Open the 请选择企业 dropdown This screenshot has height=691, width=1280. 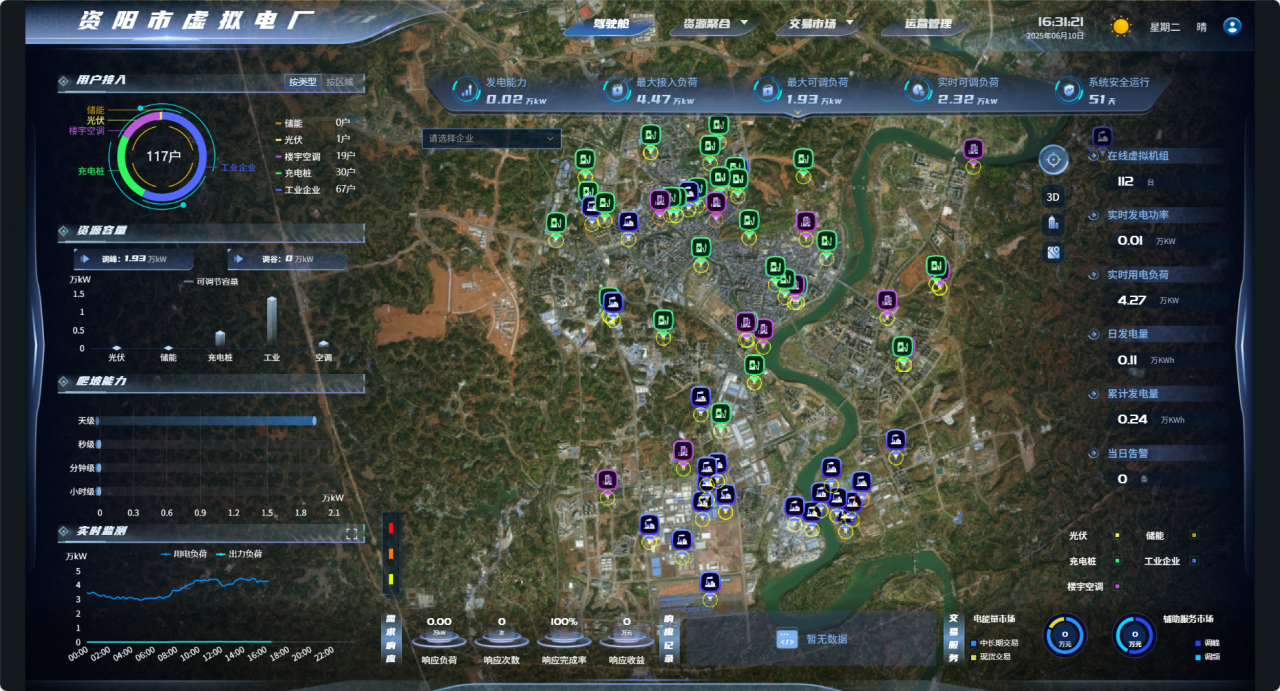coord(491,138)
